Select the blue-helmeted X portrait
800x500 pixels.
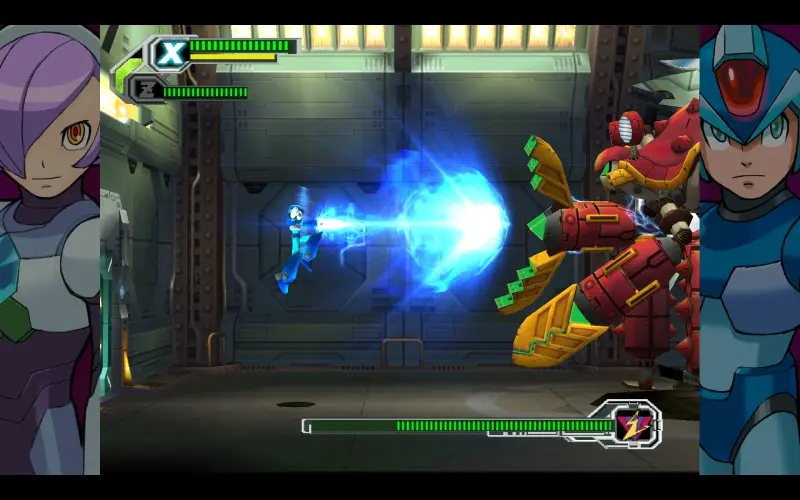tap(749, 250)
